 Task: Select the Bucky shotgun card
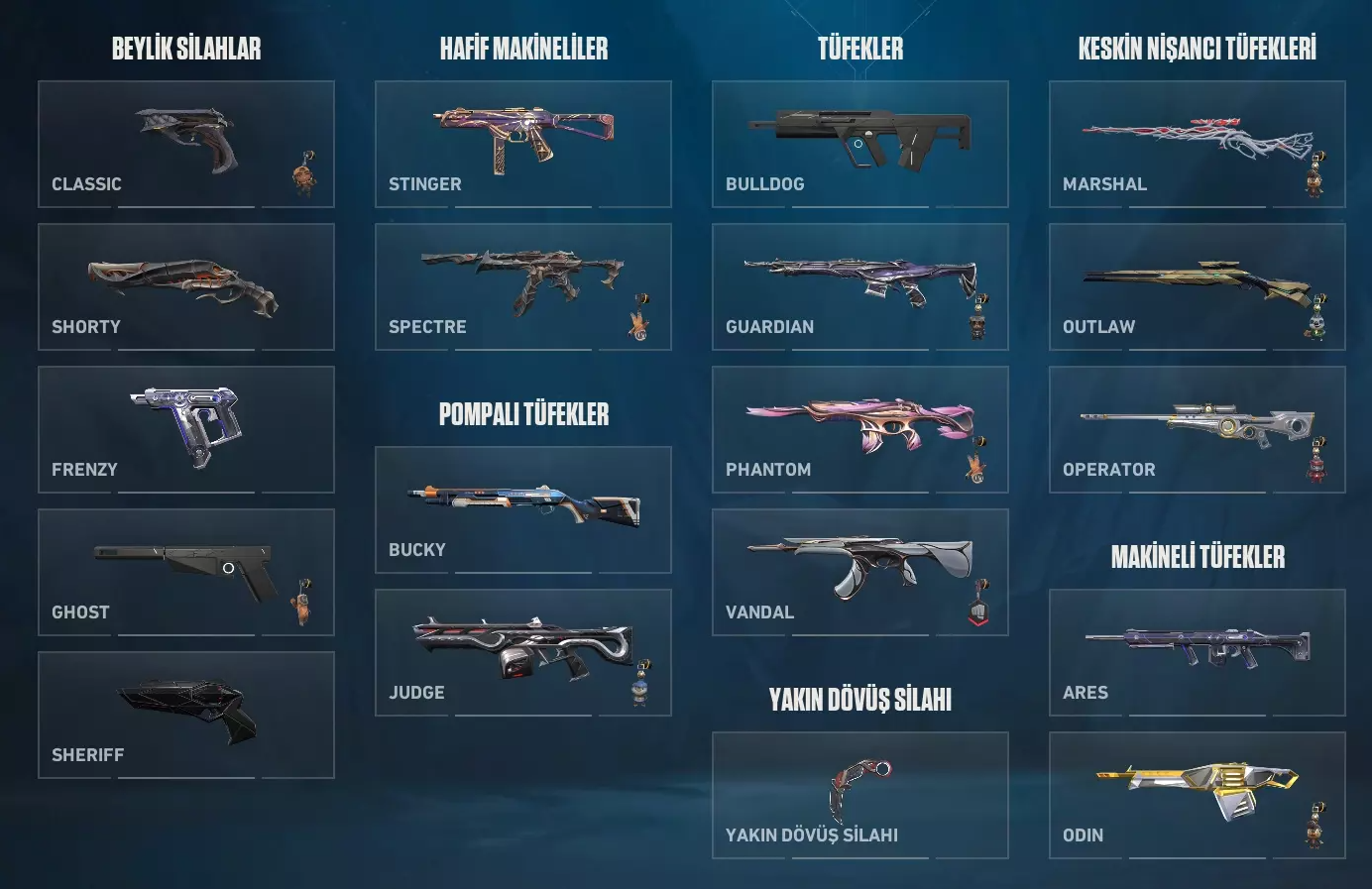[523, 510]
